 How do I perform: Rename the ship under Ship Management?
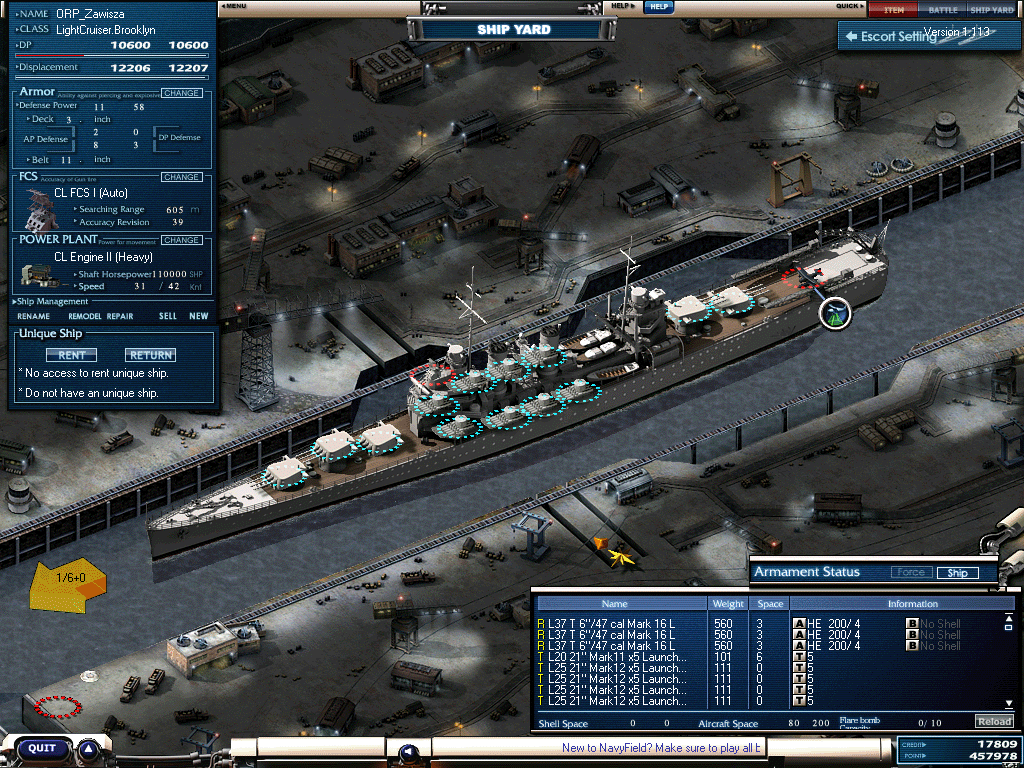coord(33,316)
